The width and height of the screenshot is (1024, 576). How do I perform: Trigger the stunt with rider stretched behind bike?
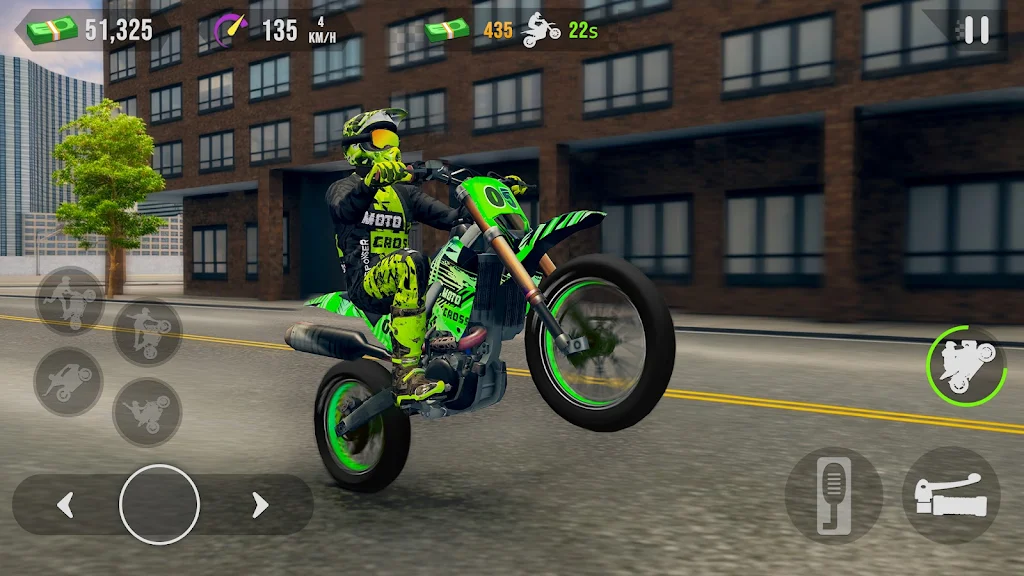68,381
